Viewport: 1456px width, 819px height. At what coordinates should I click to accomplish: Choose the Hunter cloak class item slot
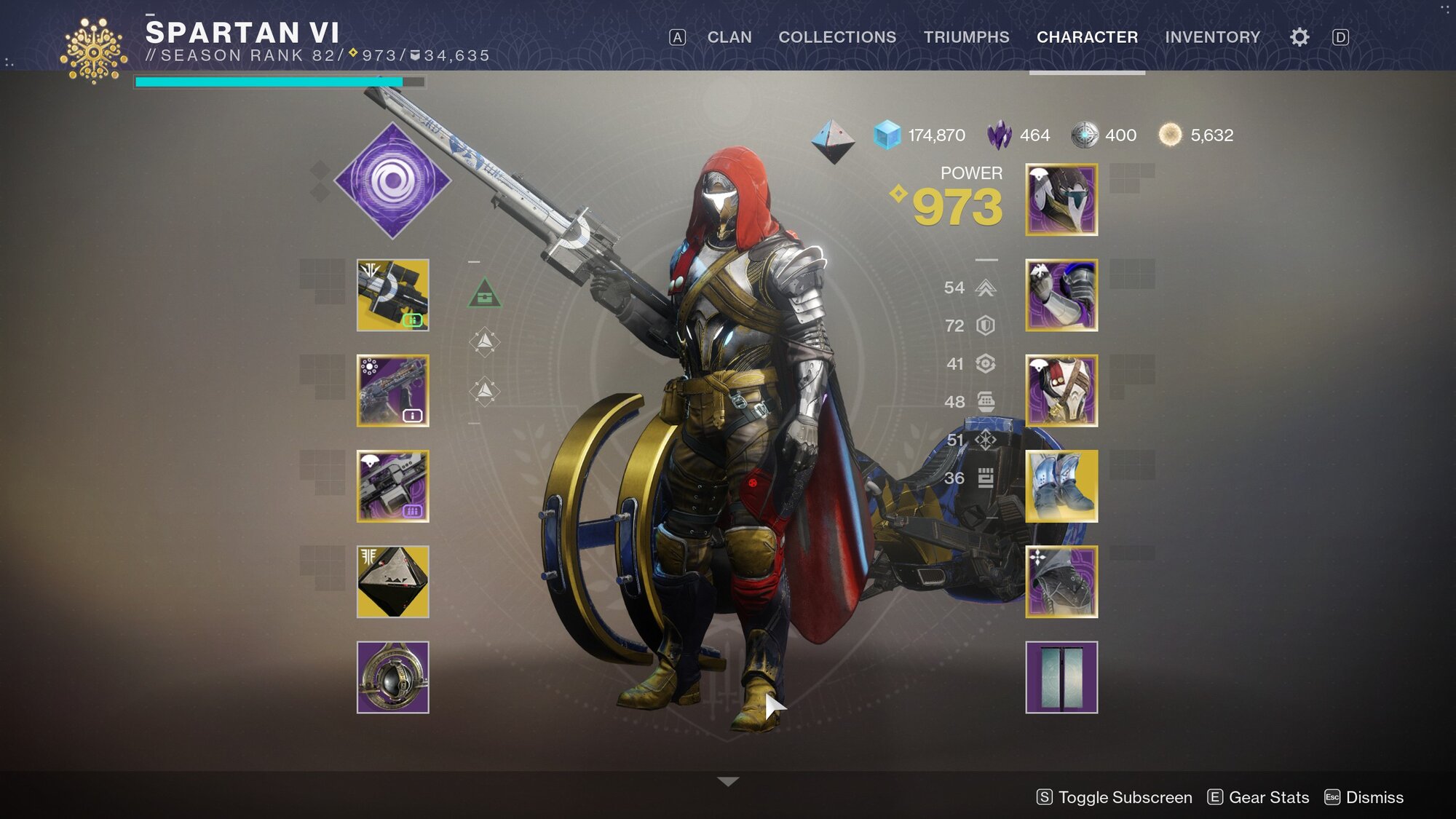pos(1061,582)
